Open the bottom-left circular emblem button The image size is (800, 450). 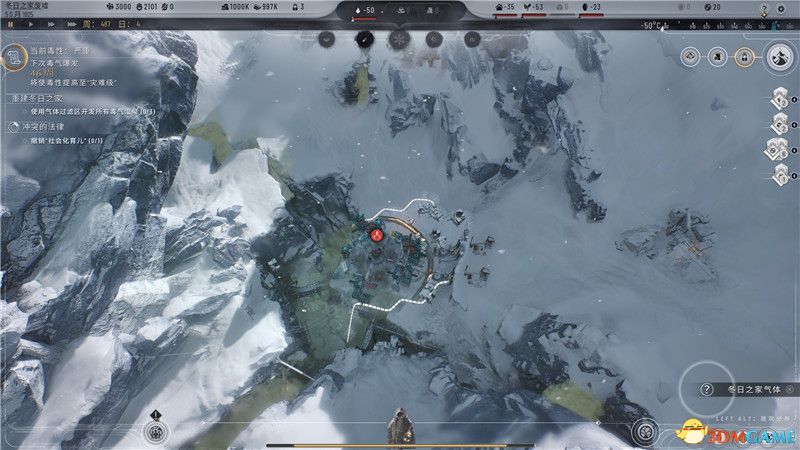(155, 432)
